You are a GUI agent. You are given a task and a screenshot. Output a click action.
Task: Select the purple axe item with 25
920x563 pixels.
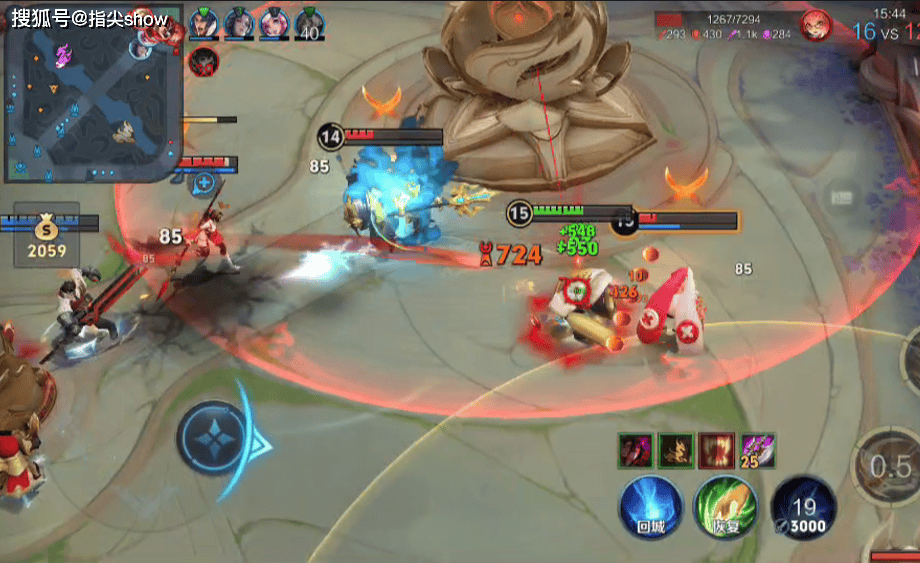point(757,451)
